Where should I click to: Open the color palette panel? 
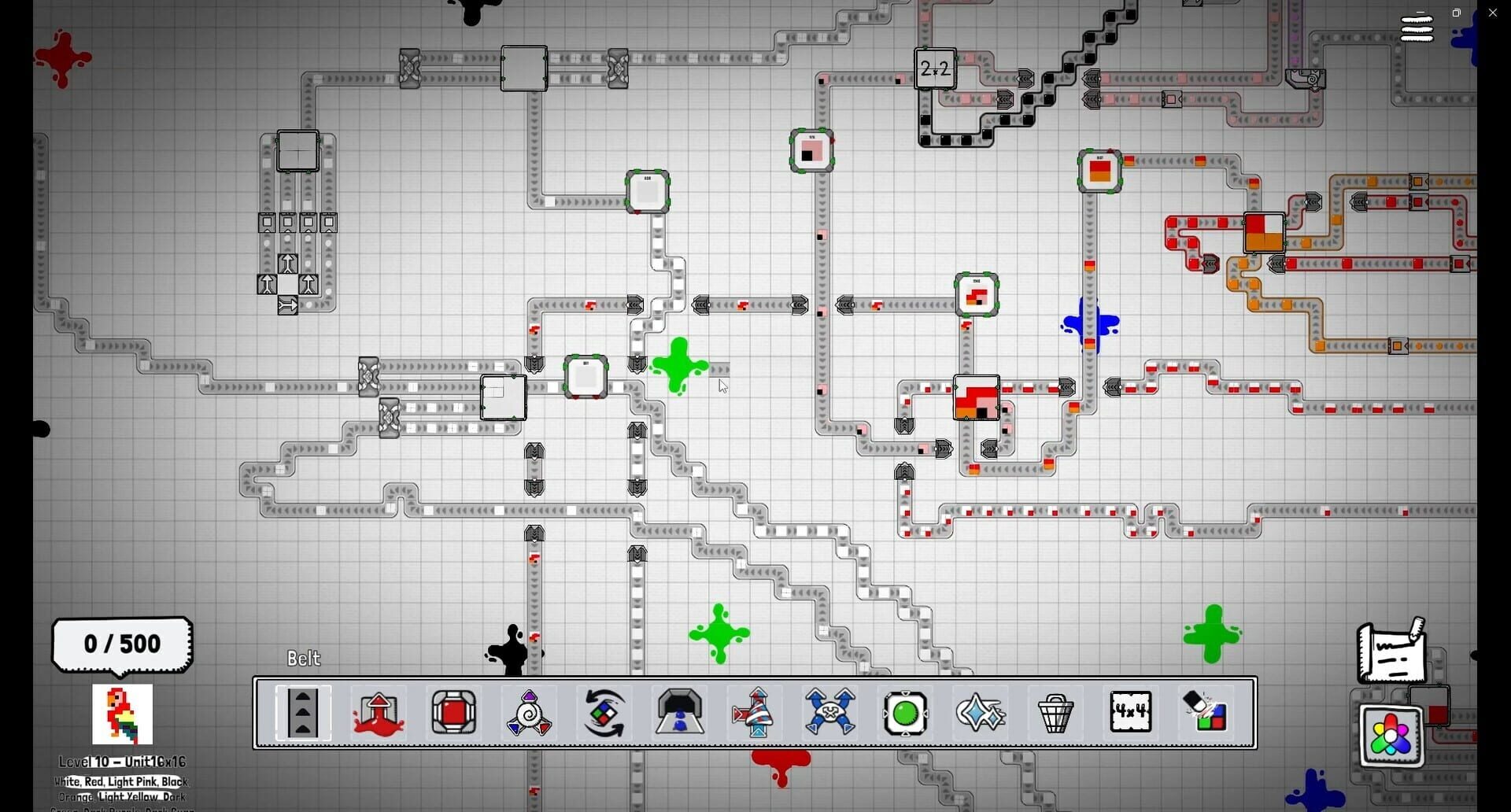[1390, 736]
